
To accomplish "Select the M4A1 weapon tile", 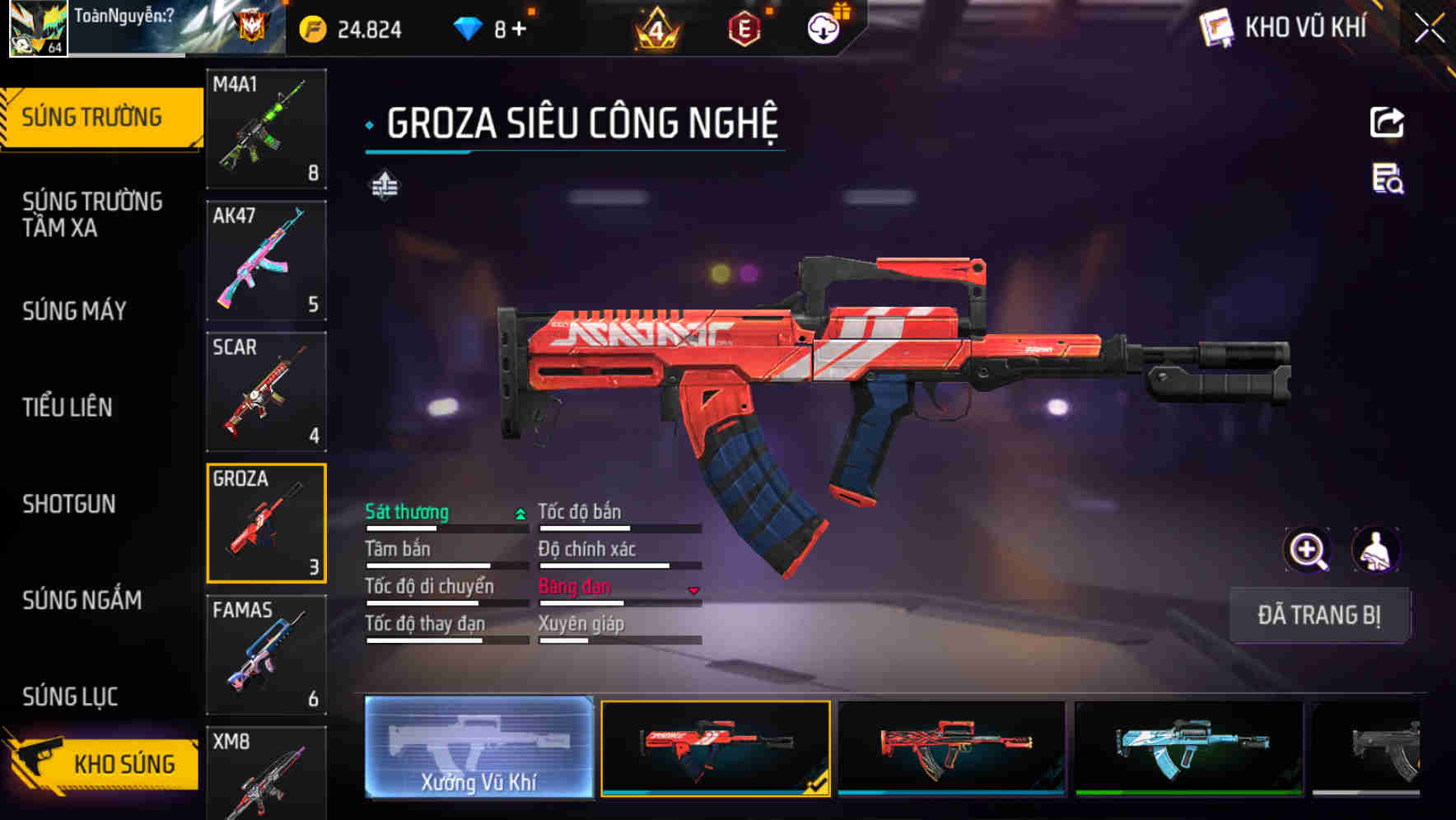I will coord(266,129).
